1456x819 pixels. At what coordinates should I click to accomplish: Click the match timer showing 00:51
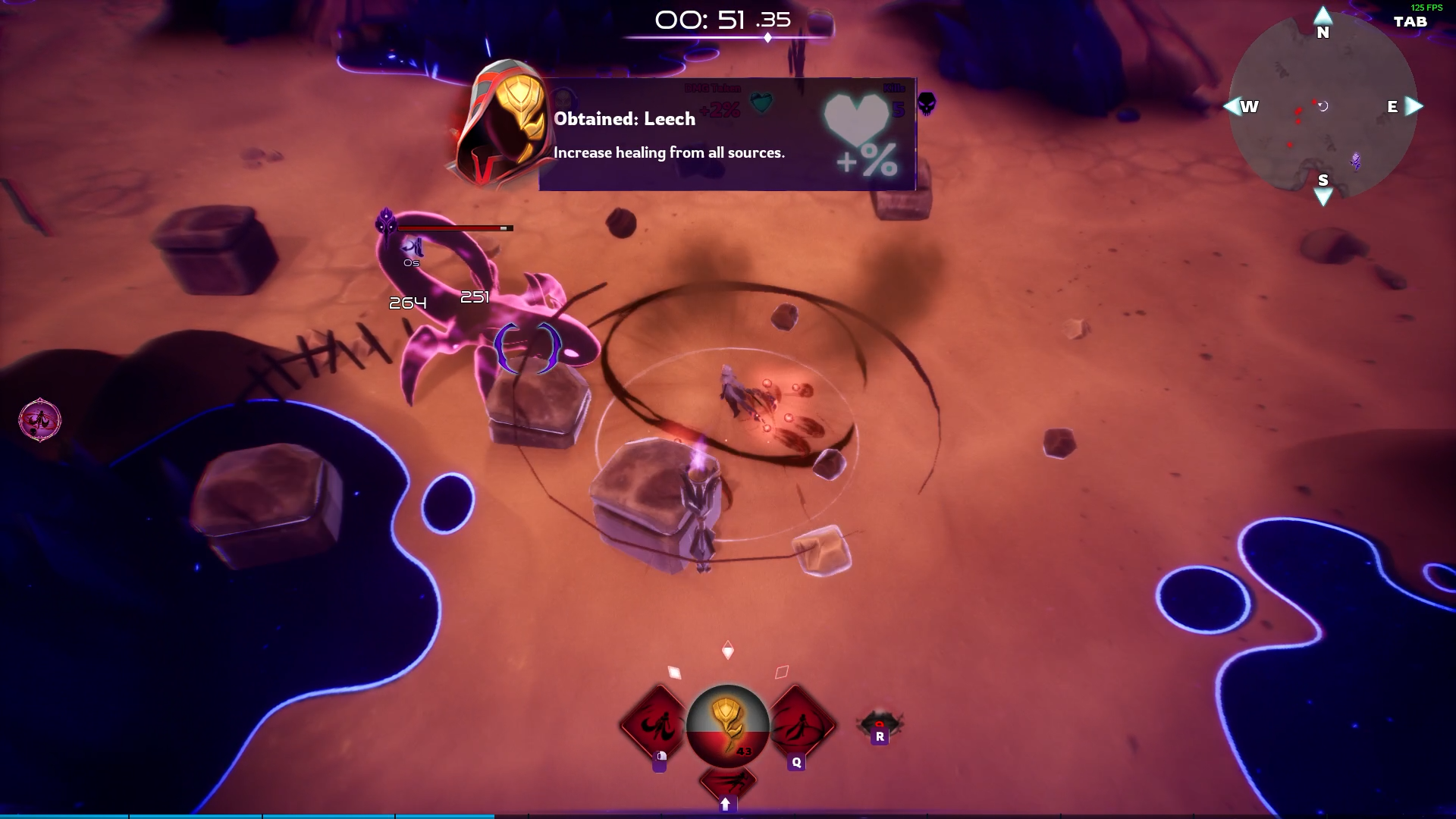tap(723, 20)
